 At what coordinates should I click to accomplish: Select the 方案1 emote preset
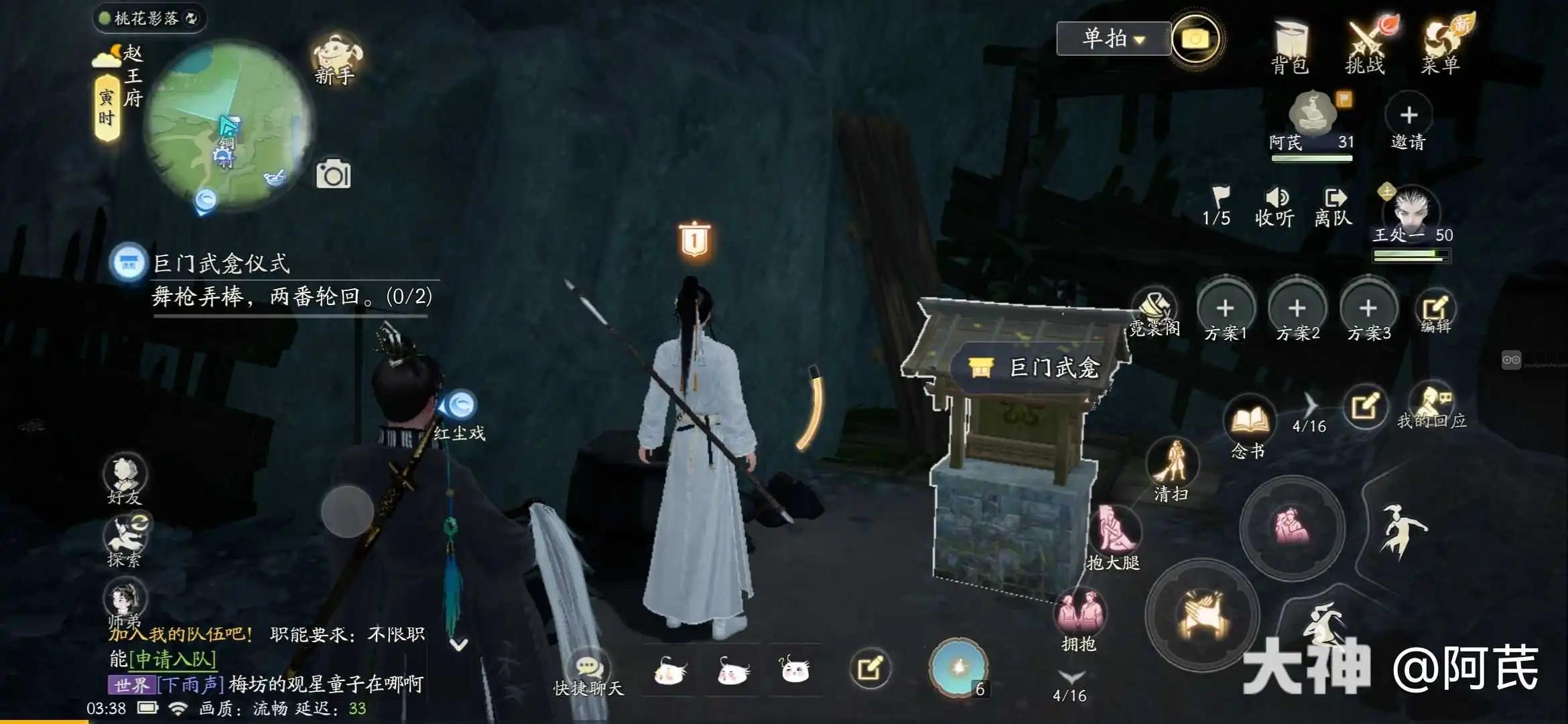click(x=1226, y=314)
